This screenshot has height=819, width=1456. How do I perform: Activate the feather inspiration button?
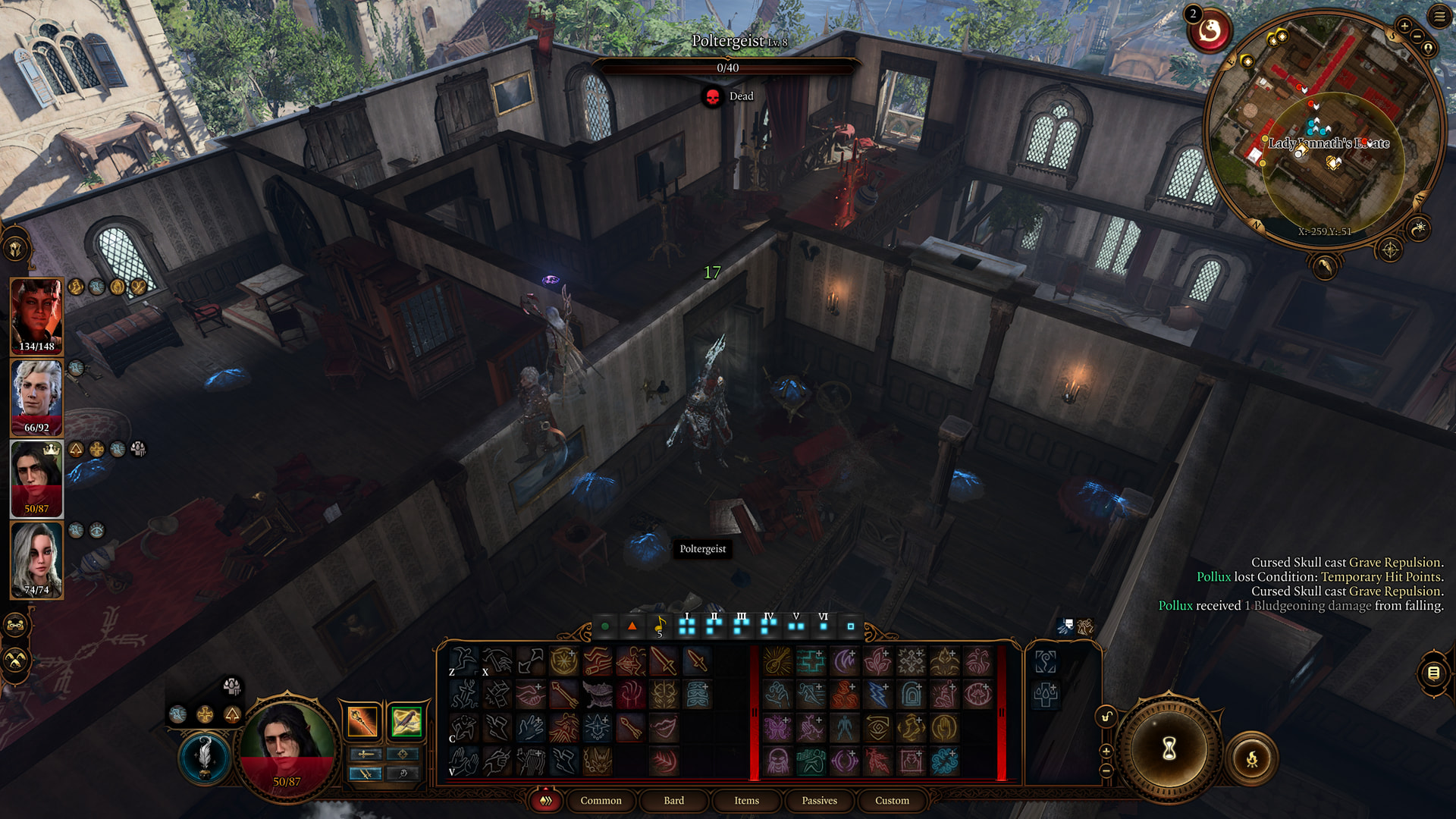tap(205, 757)
